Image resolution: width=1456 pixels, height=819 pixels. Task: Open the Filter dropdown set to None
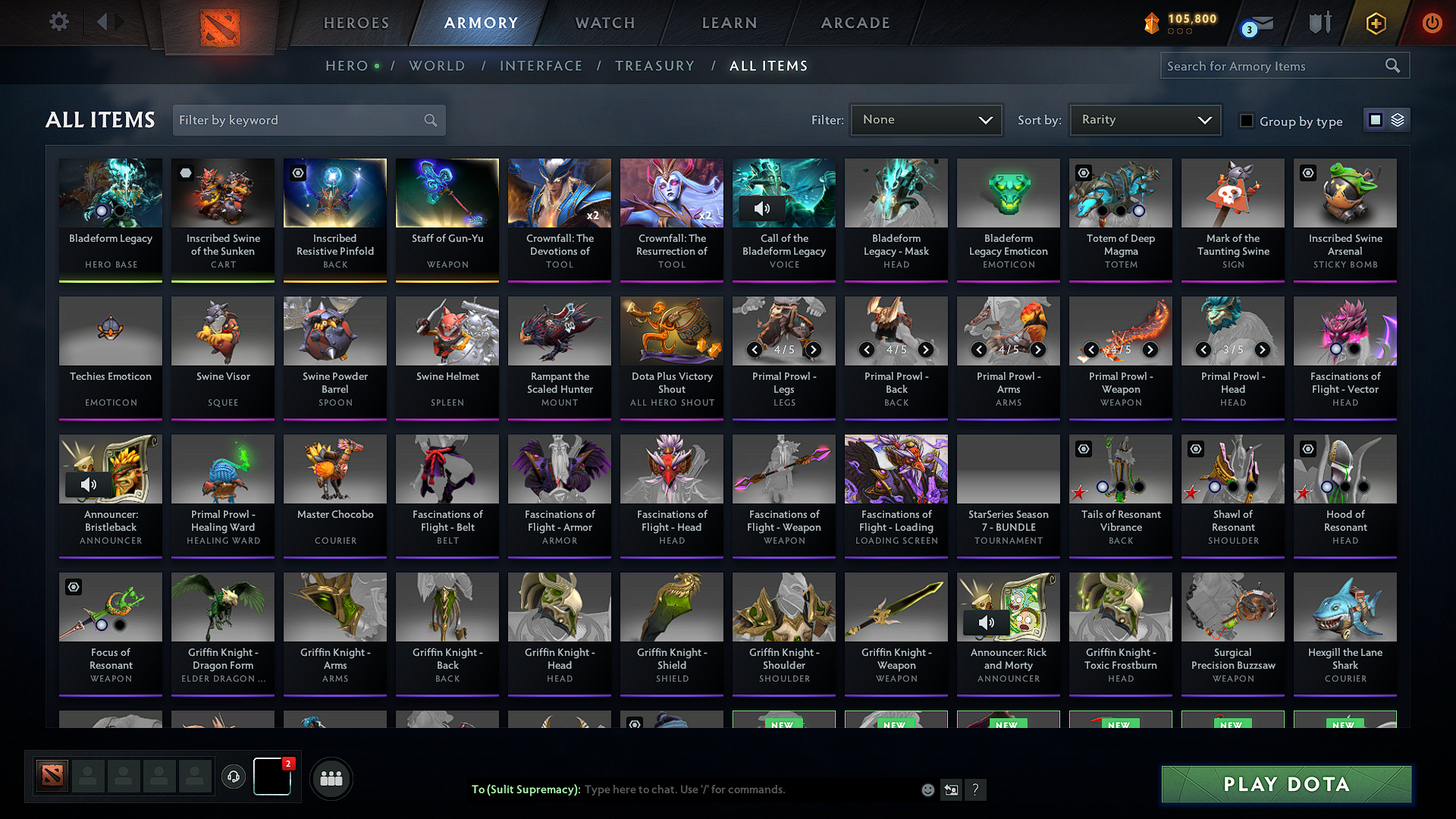(926, 120)
